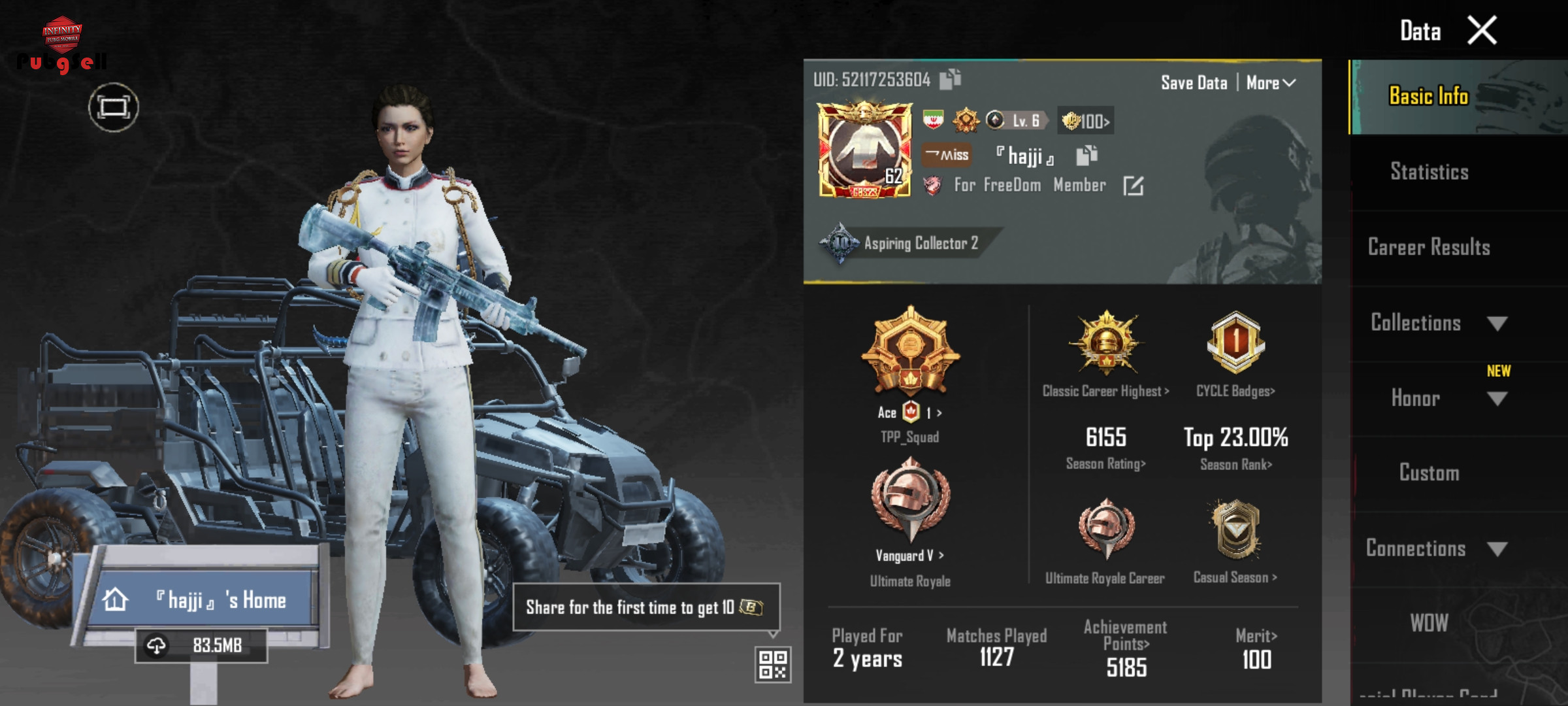Select the WOW tab
The width and height of the screenshot is (1568, 706).
(1429, 623)
